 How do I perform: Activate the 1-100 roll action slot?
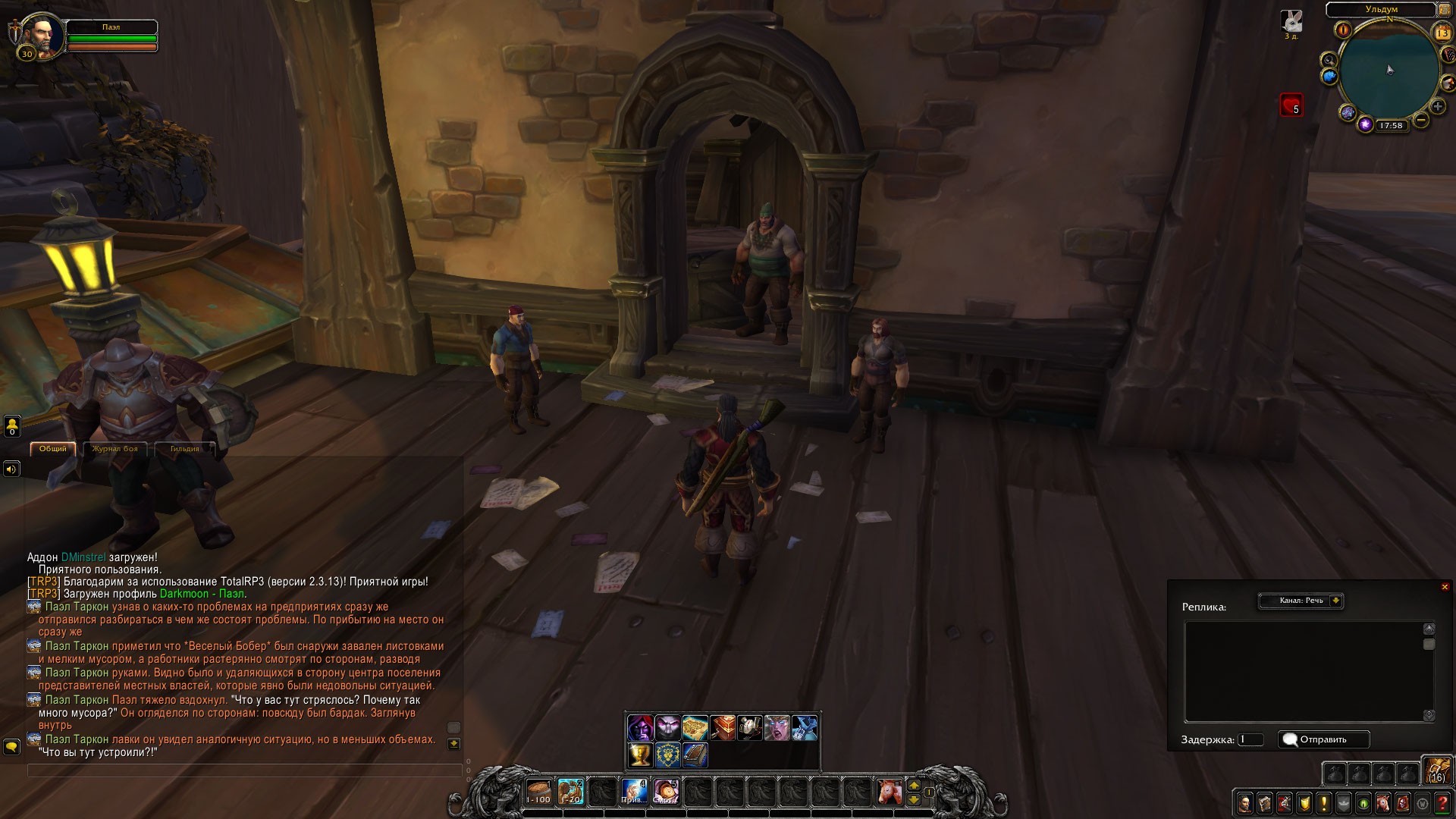click(538, 792)
